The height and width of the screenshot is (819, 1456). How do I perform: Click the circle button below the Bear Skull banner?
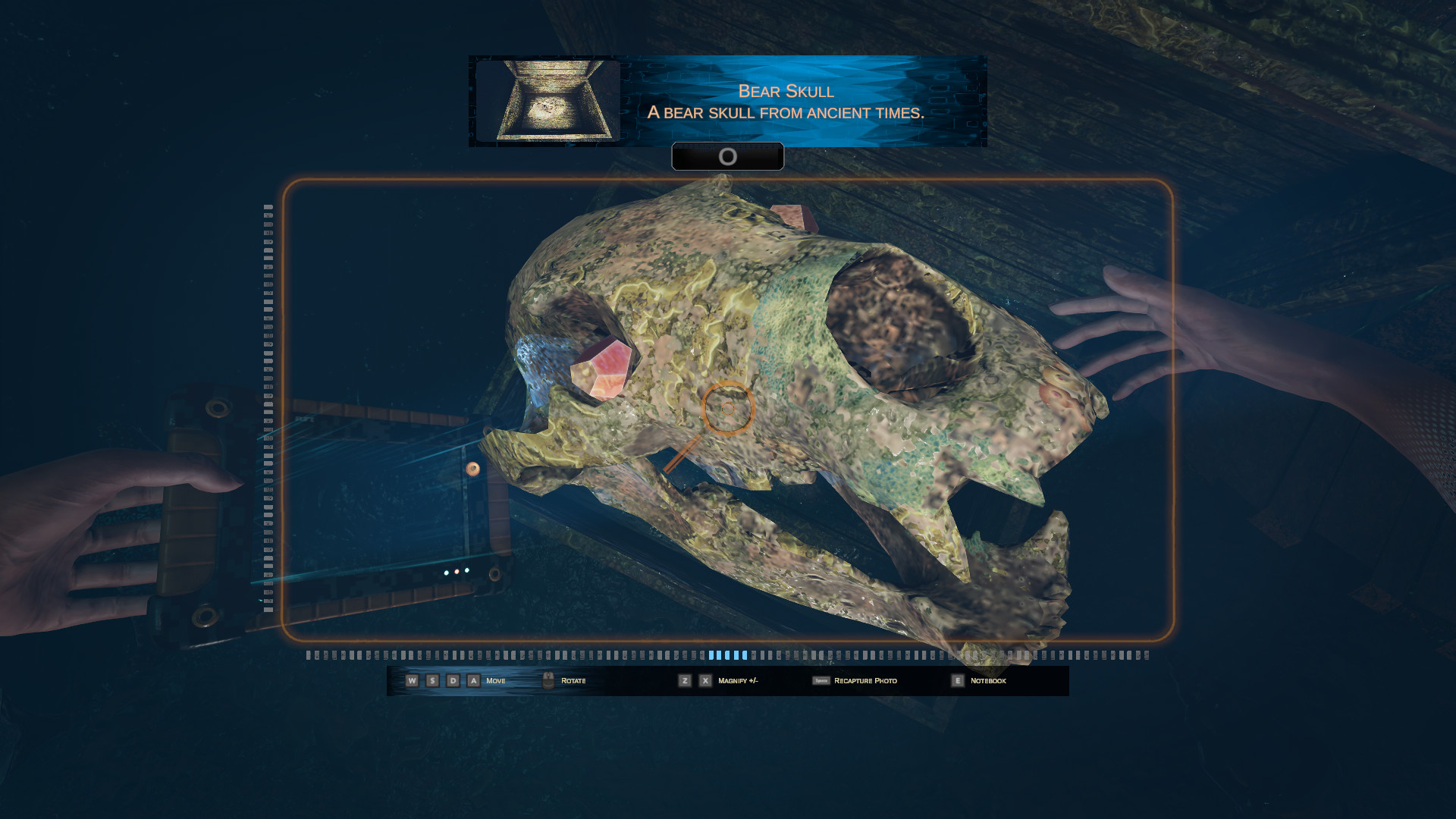pos(727,157)
